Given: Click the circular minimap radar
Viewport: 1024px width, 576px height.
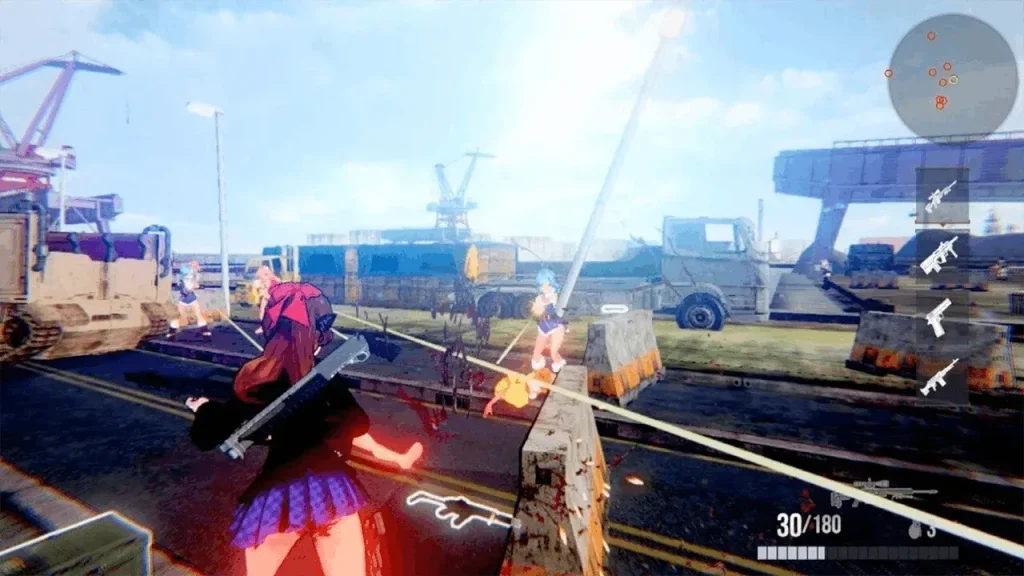Looking at the screenshot, I should pyautogui.click(x=938, y=77).
